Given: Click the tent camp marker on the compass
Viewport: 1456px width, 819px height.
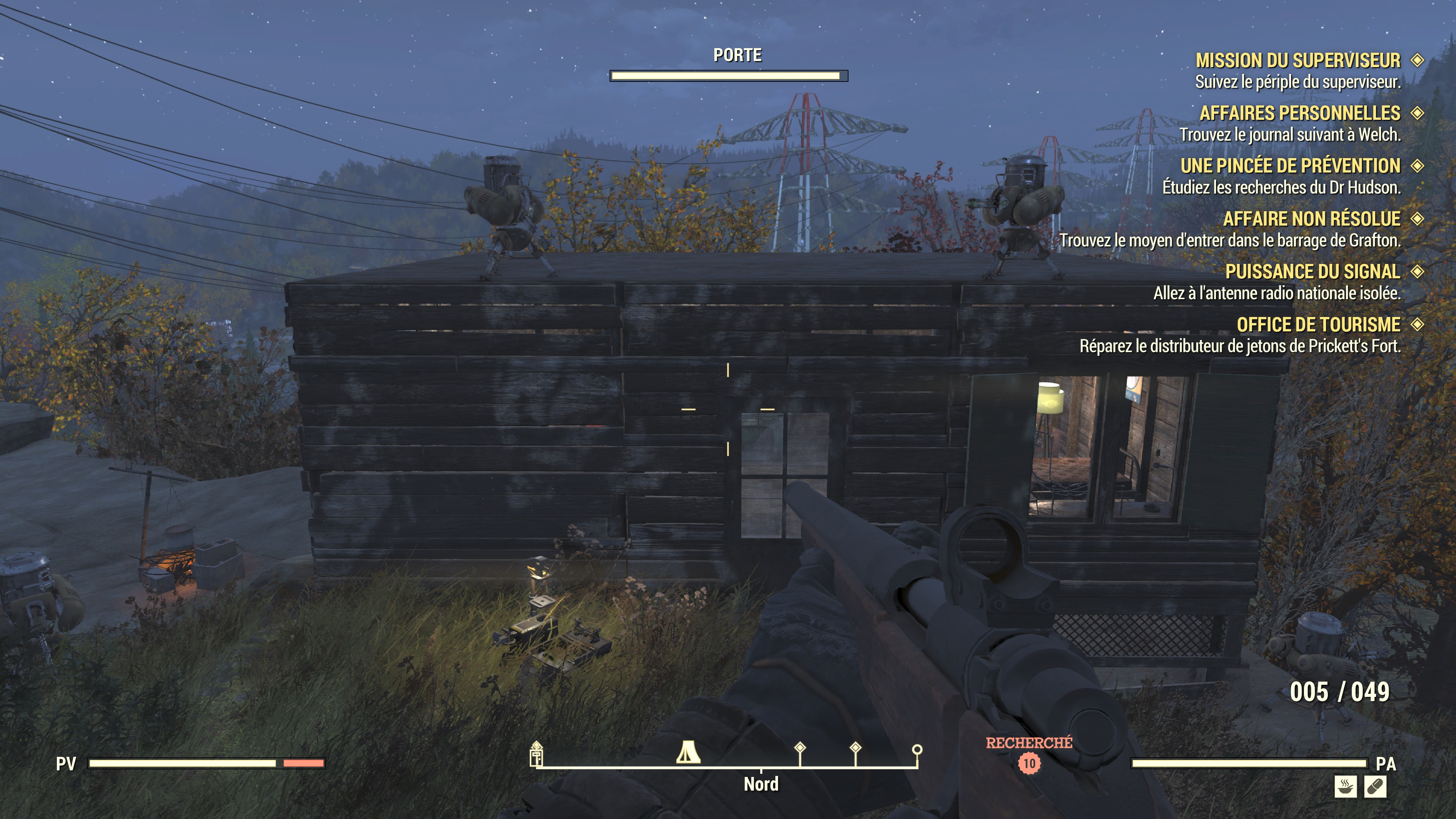Looking at the screenshot, I should [x=688, y=752].
